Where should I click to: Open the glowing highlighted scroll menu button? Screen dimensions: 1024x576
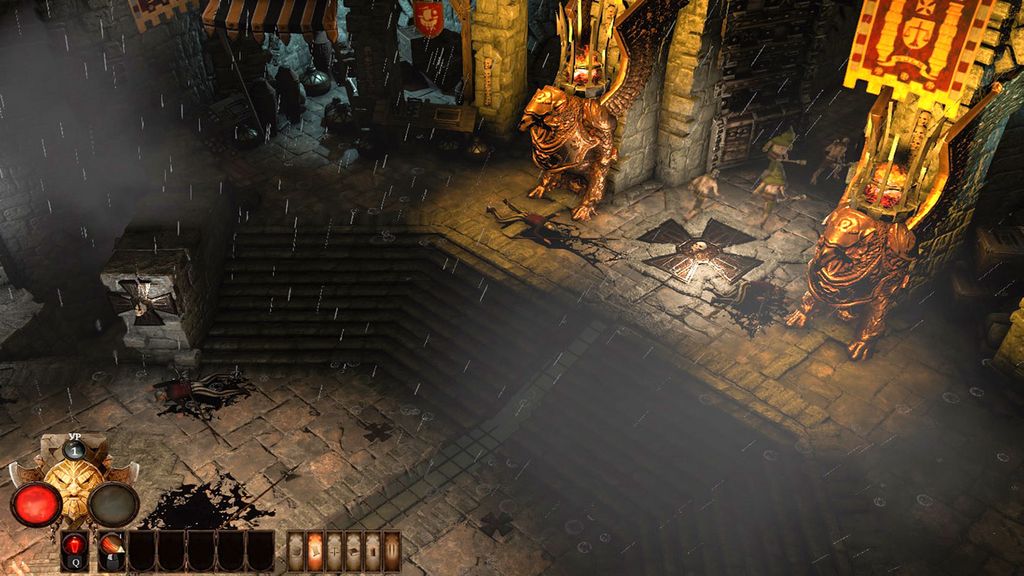pos(315,552)
